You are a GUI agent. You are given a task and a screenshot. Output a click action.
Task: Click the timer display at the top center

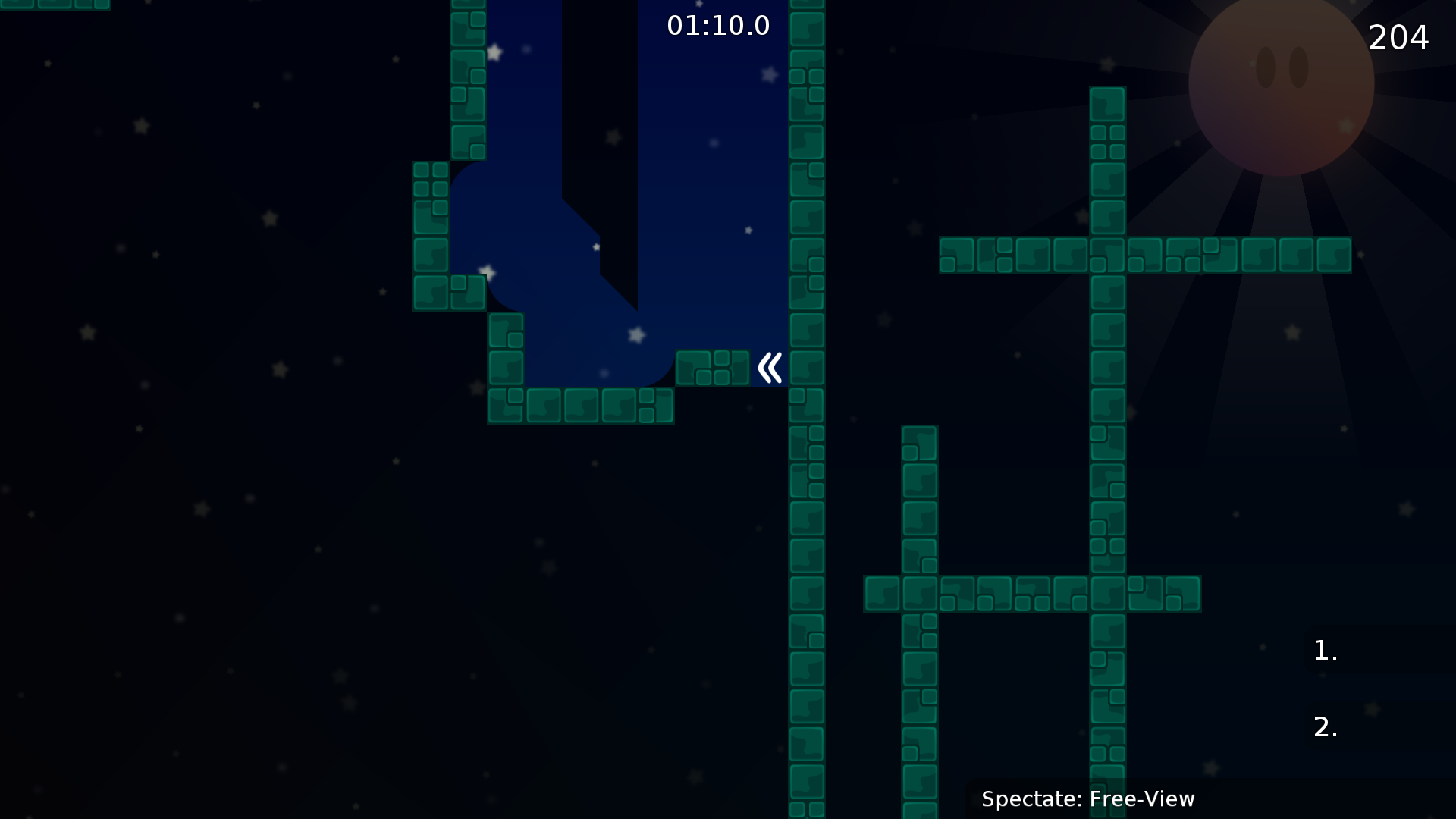tap(717, 25)
